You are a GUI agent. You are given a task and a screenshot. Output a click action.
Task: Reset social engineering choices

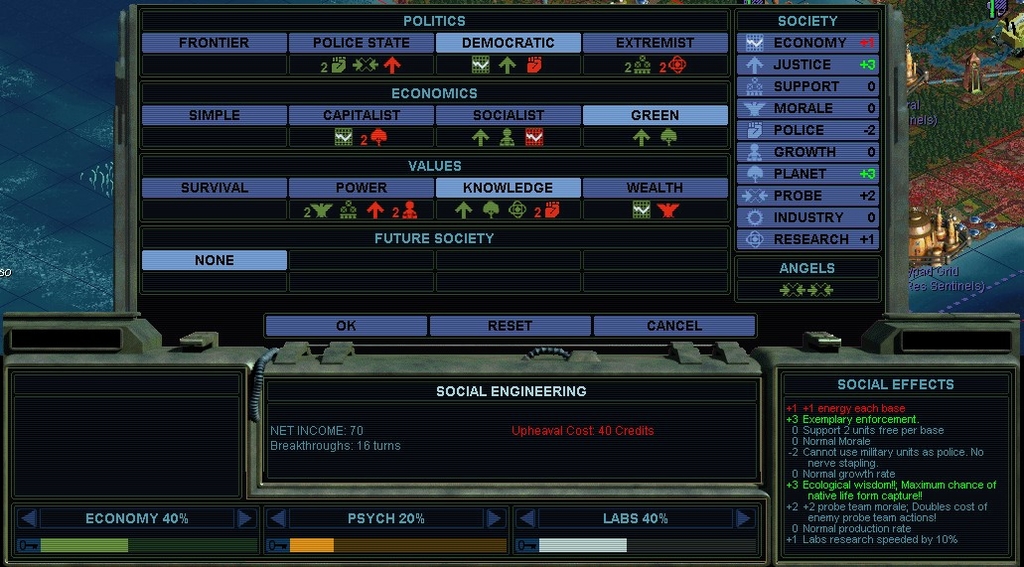(510, 326)
